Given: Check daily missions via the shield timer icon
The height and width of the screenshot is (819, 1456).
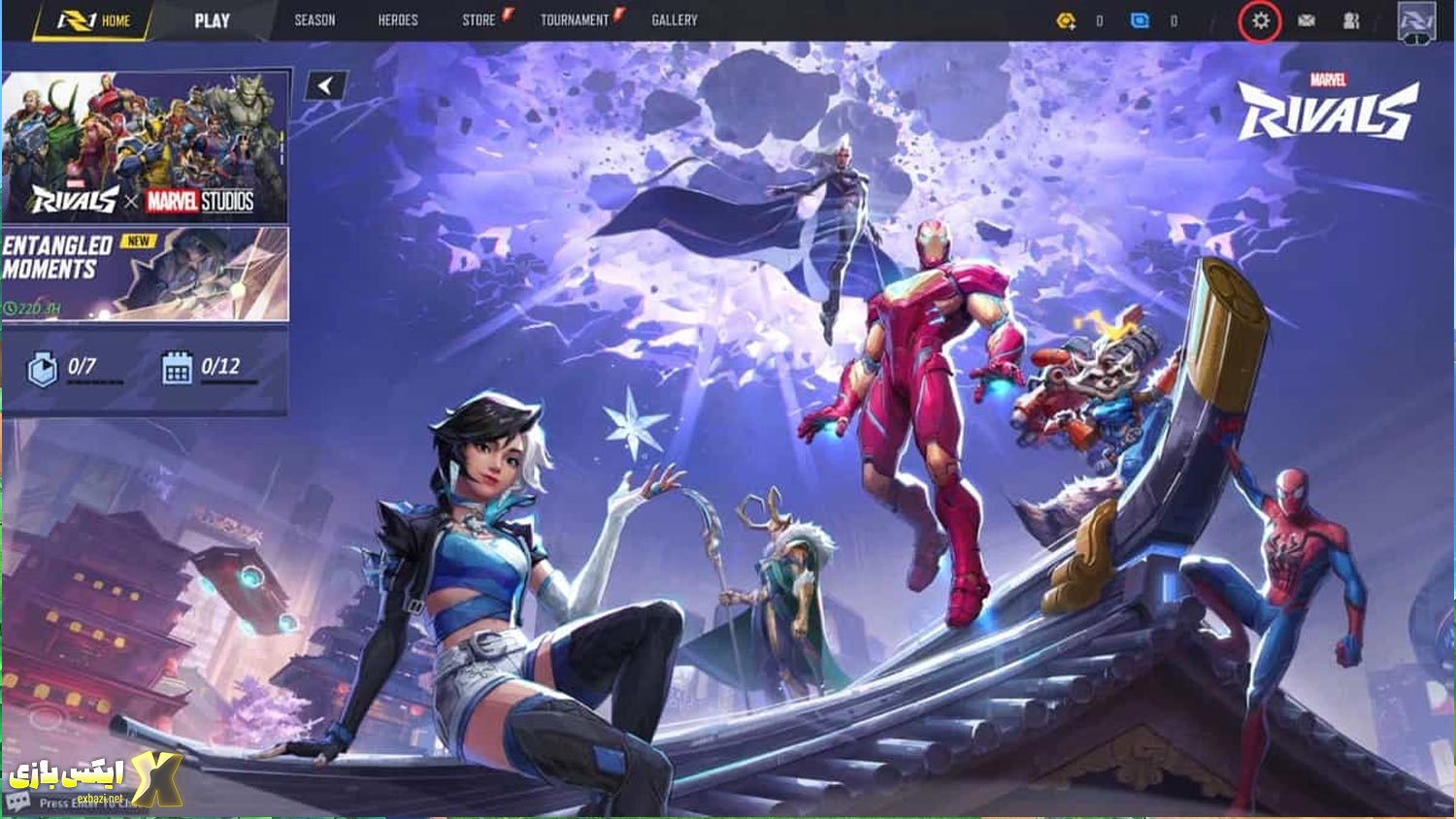Looking at the screenshot, I should [41, 365].
